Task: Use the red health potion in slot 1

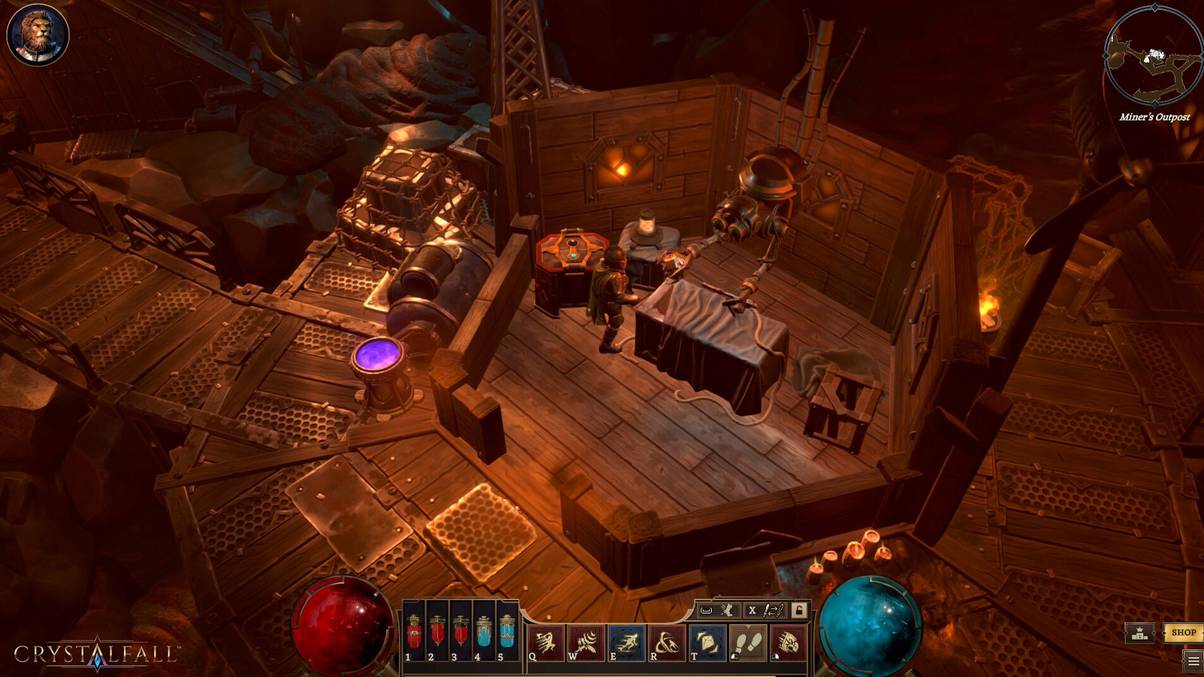Action: click(x=413, y=634)
